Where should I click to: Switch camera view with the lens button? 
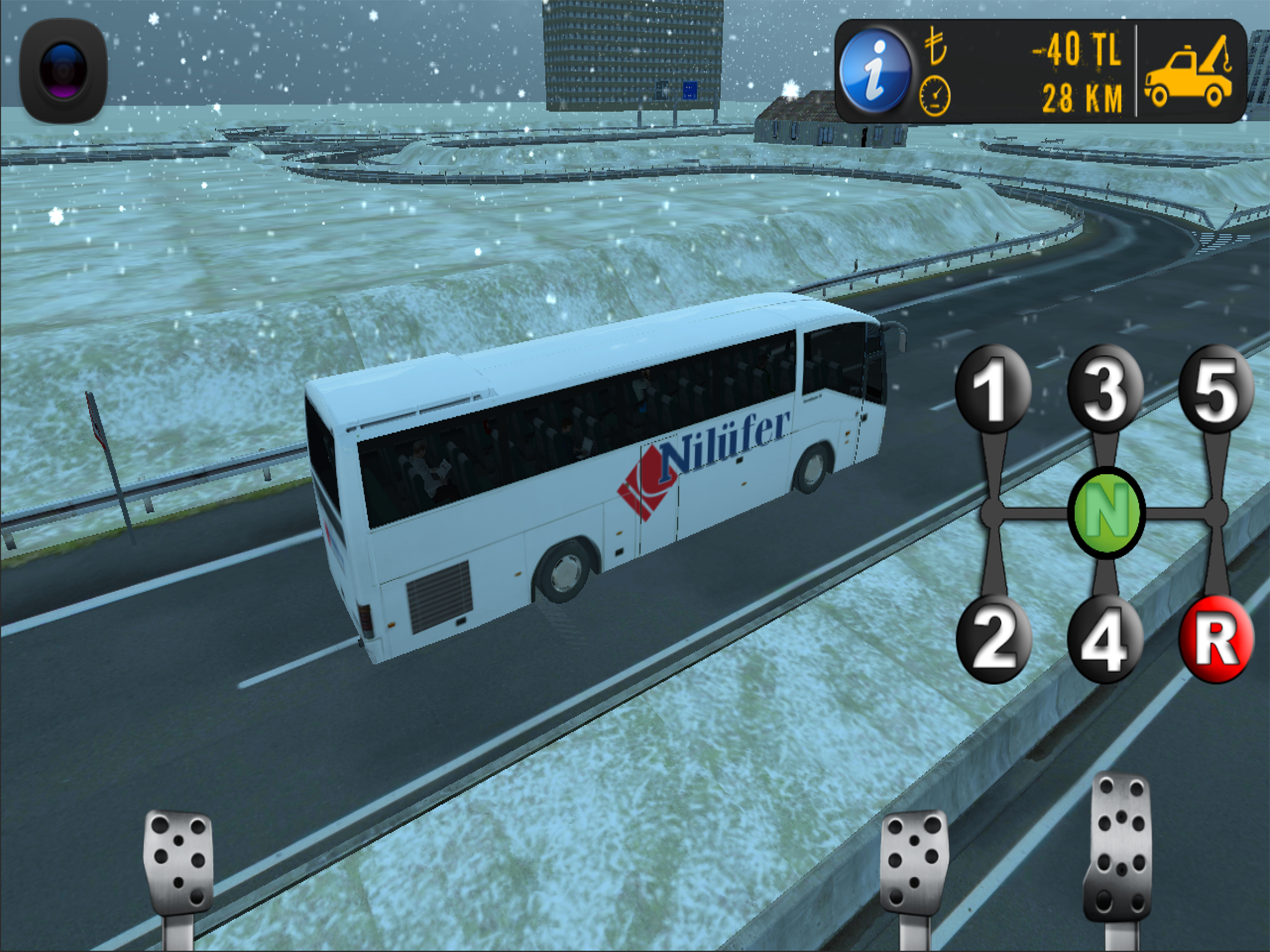tap(63, 71)
